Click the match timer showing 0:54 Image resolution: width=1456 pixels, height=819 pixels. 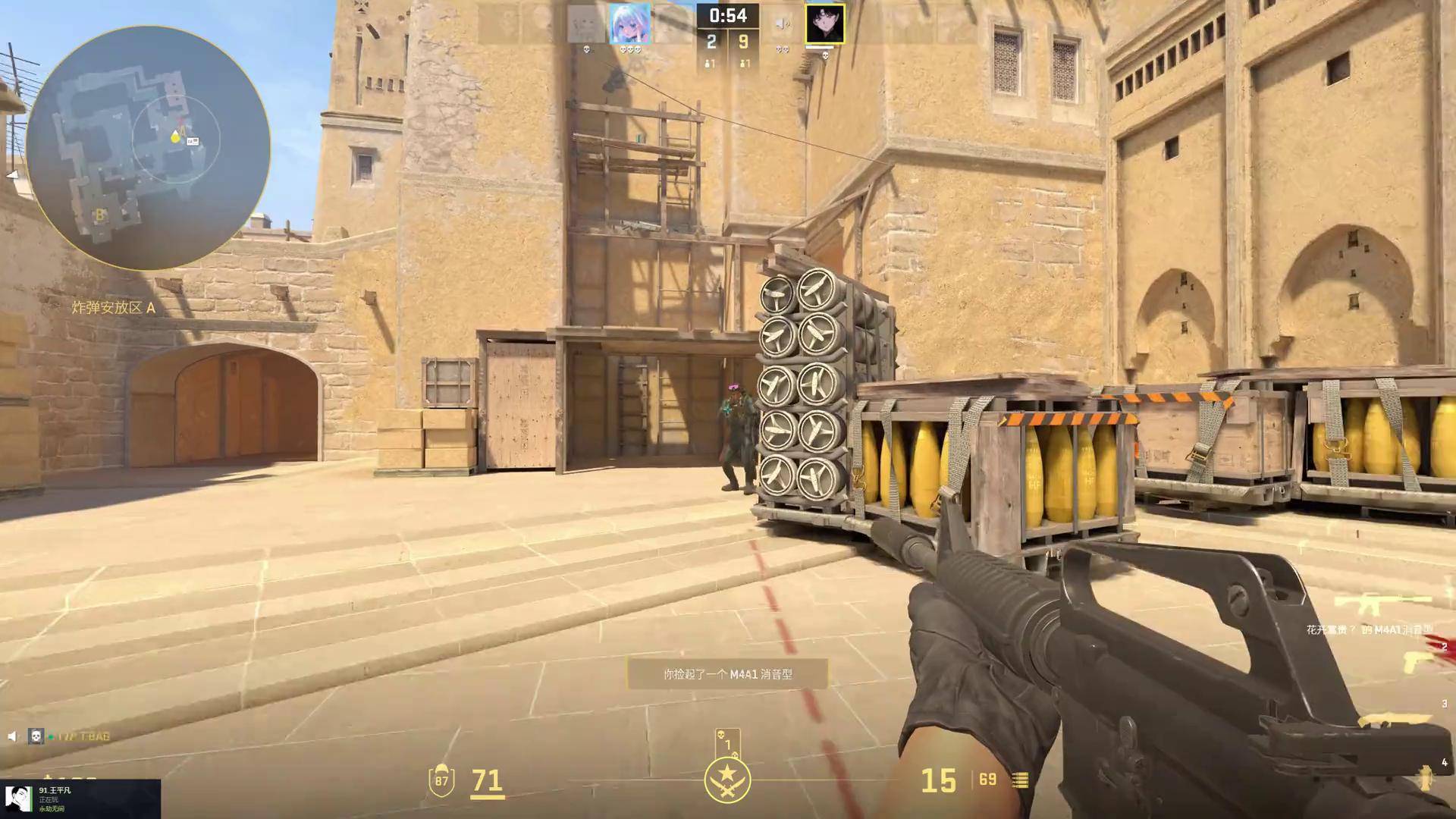728,15
